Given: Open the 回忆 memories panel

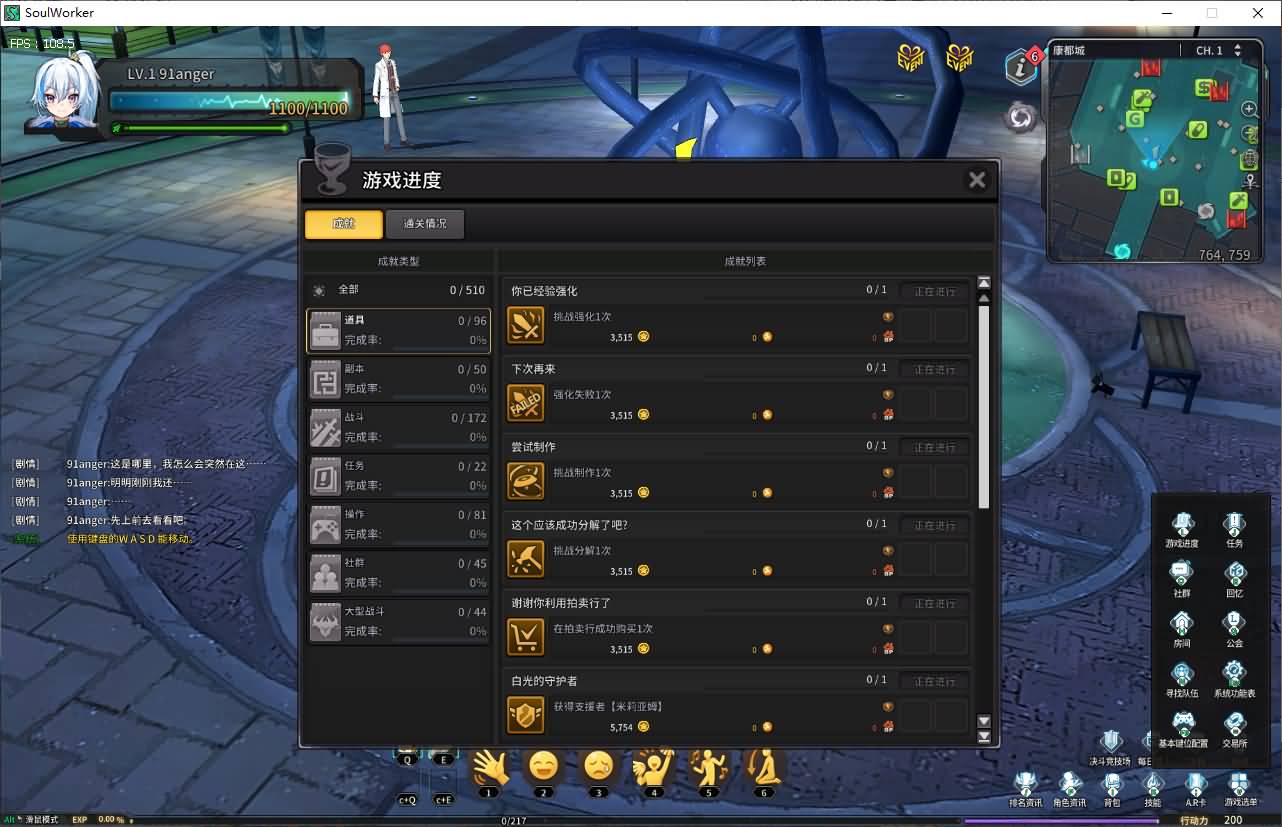Looking at the screenshot, I should 1234,572.
